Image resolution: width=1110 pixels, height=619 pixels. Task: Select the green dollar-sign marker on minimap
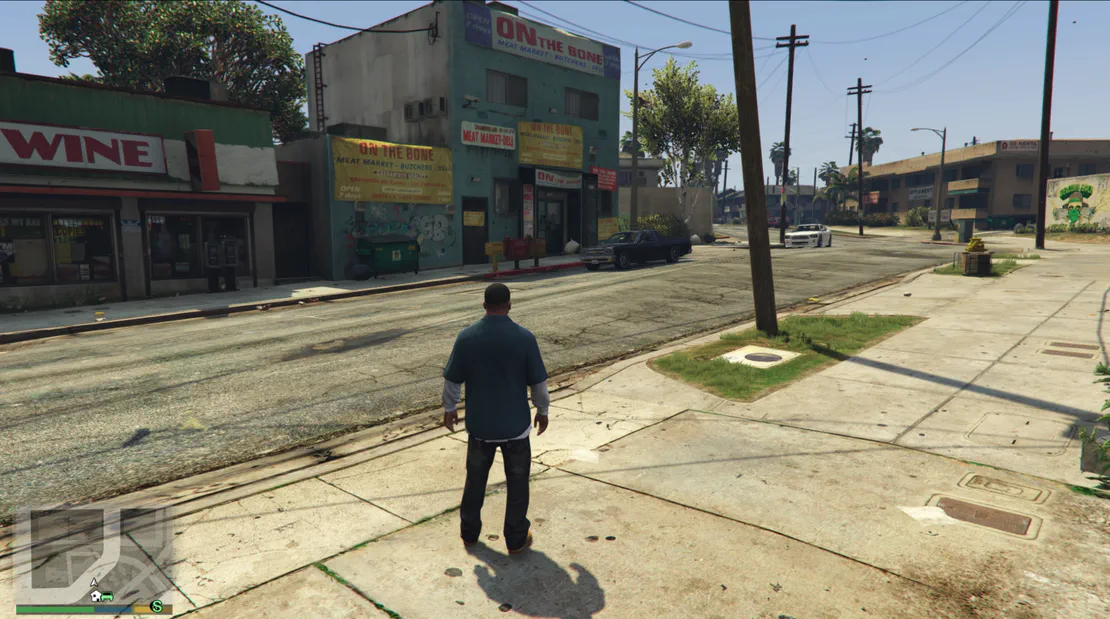point(156,605)
